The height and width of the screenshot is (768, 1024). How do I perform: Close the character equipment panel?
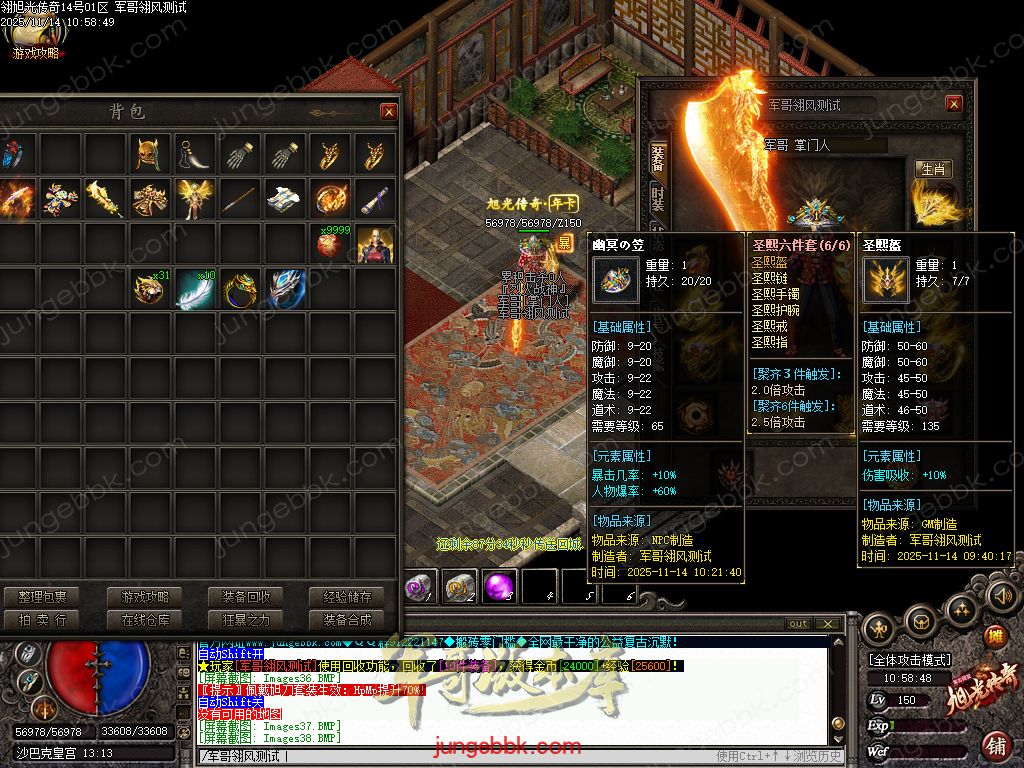[x=953, y=104]
